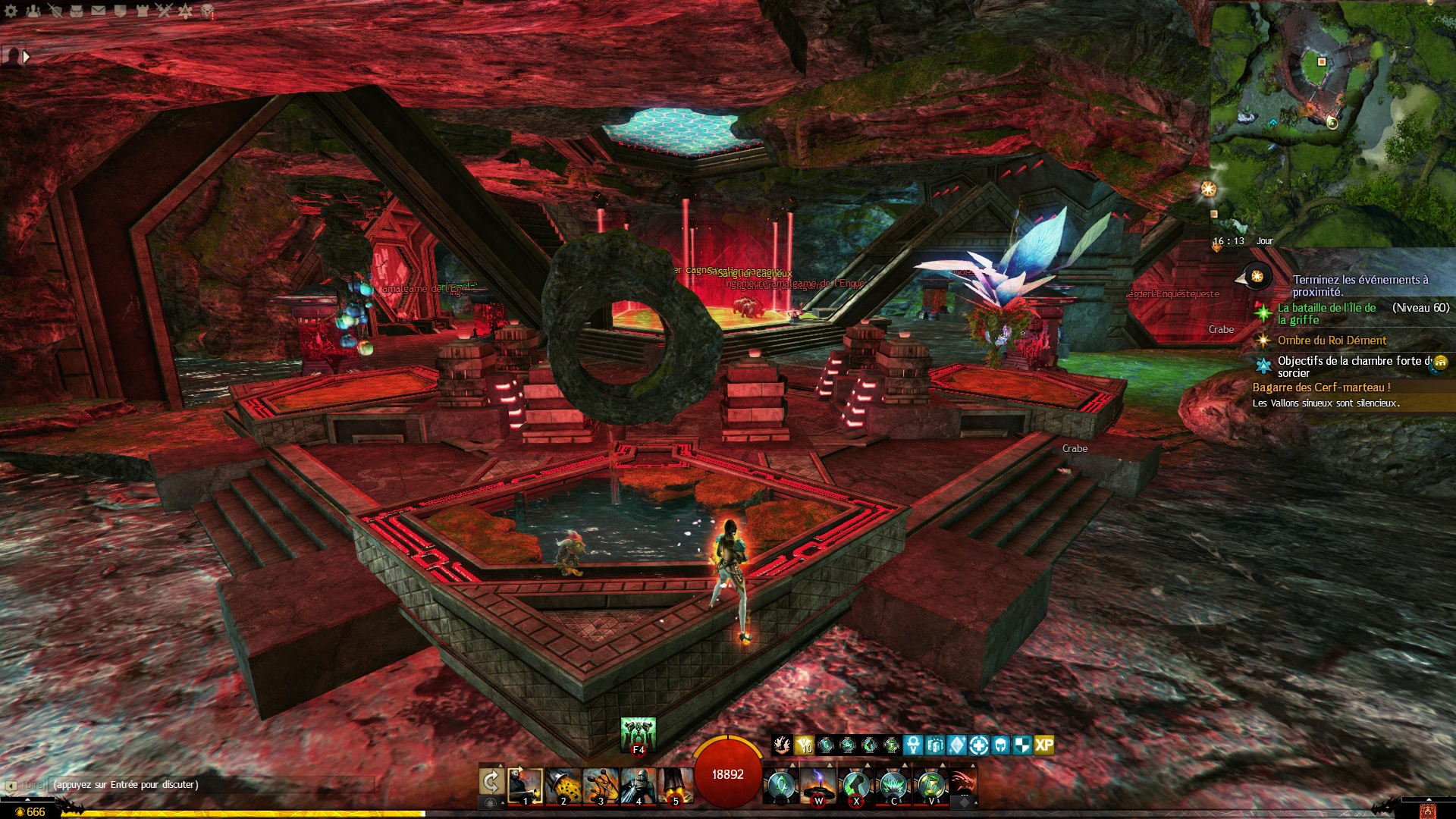Click the minimap in the corner
The width and height of the screenshot is (1456, 819).
coord(1332,114)
